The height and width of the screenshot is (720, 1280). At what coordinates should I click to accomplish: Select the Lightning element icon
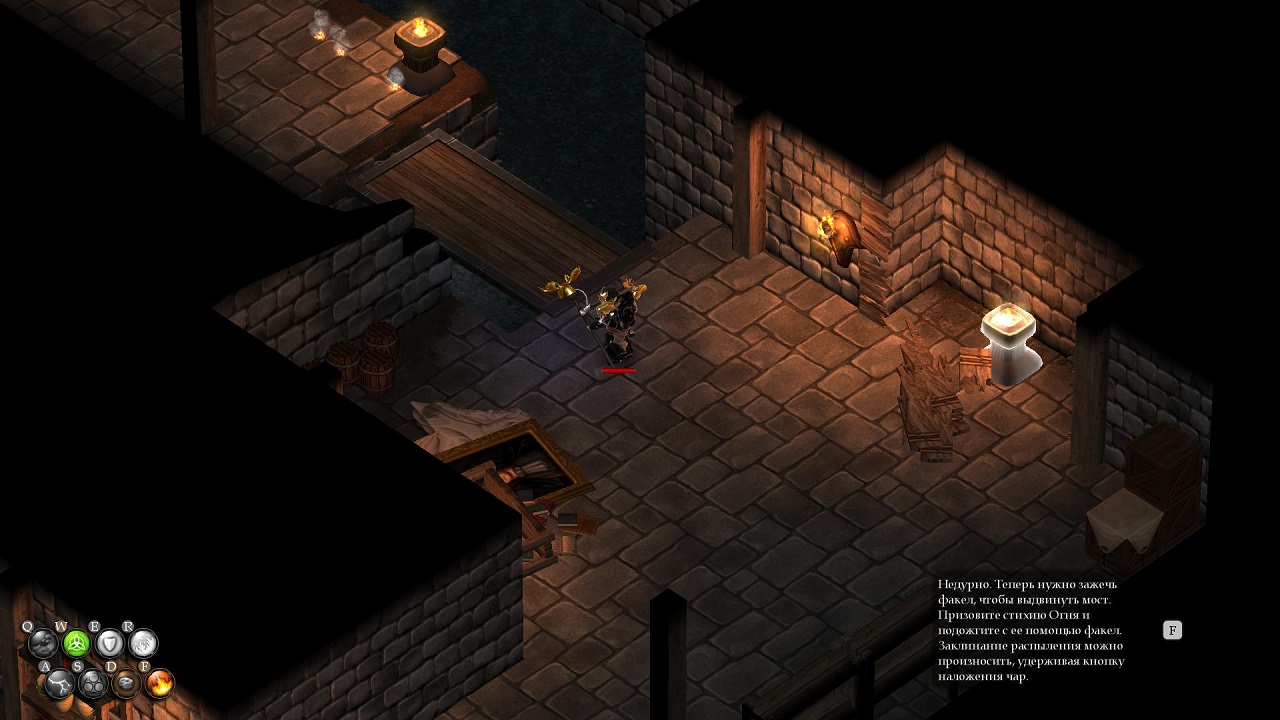click(x=59, y=684)
